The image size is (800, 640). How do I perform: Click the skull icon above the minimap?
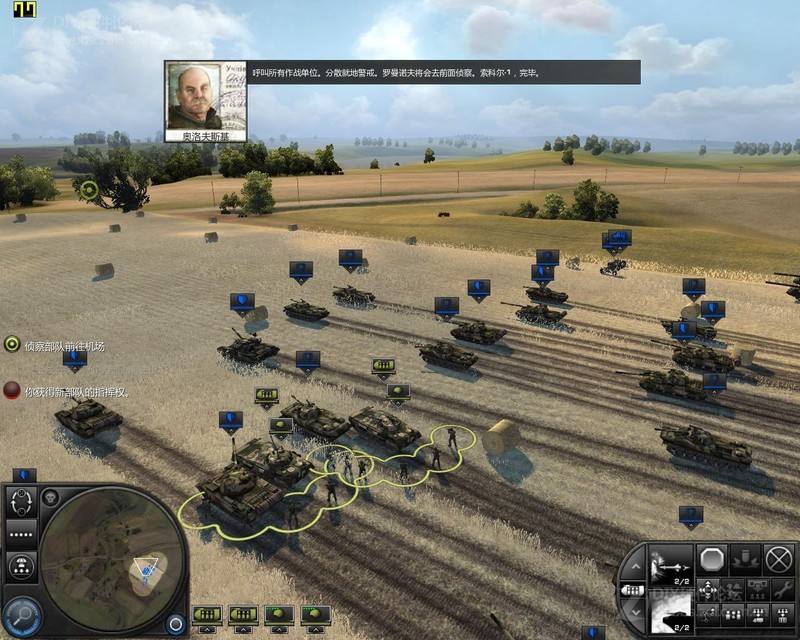pyautogui.click(x=52, y=497)
